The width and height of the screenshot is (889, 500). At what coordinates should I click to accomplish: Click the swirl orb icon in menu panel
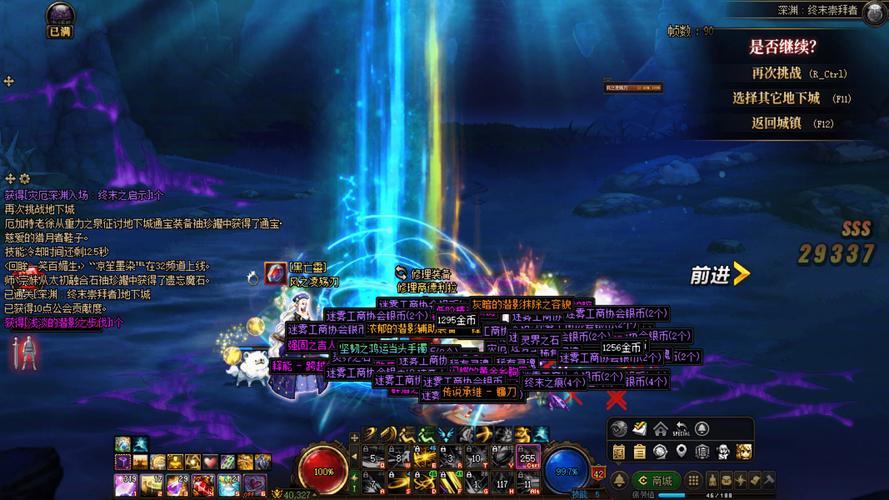click(619, 429)
